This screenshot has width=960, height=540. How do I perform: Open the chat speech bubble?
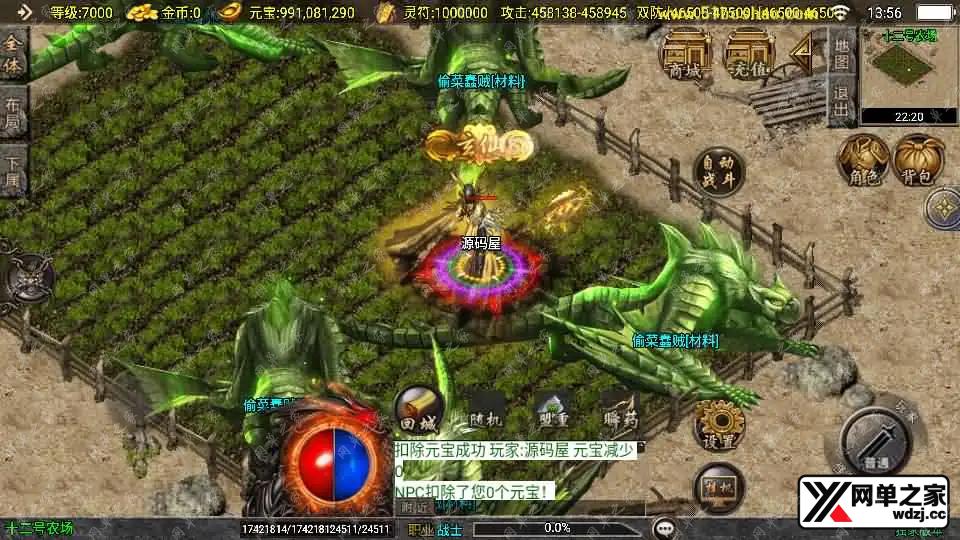click(663, 527)
